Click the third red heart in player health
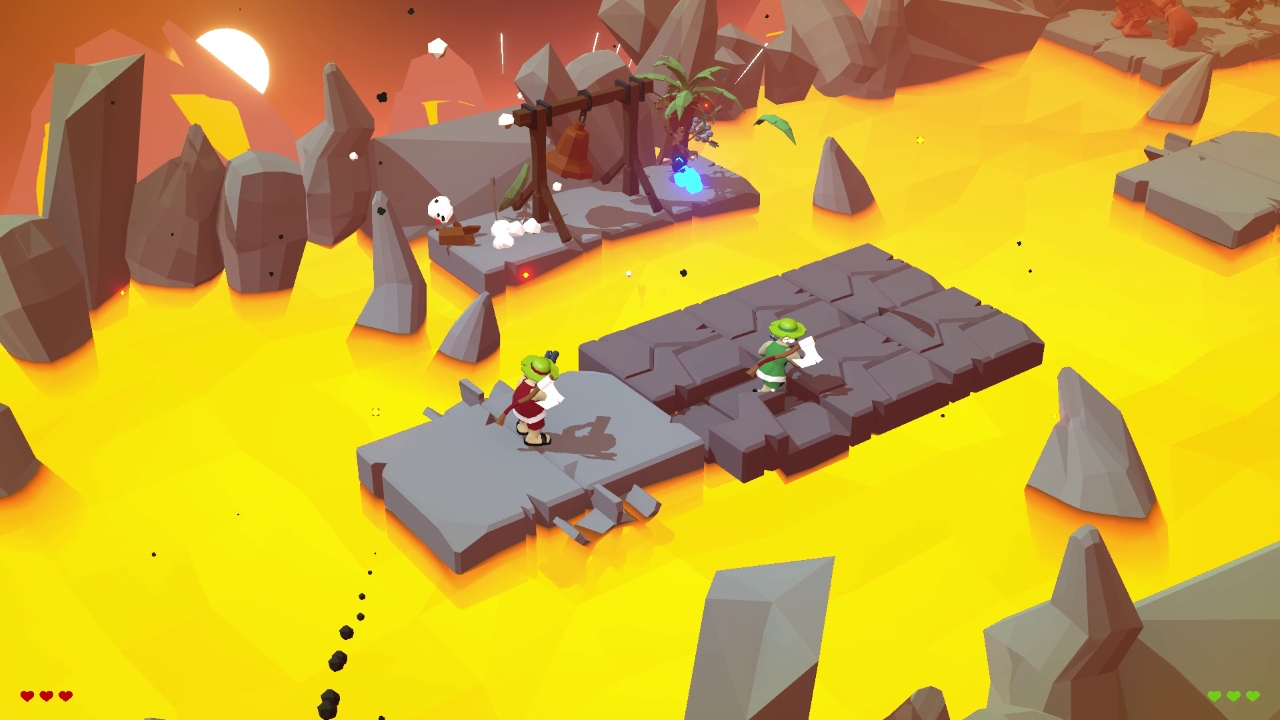The image size is (1280, 720). coord(65,695)
